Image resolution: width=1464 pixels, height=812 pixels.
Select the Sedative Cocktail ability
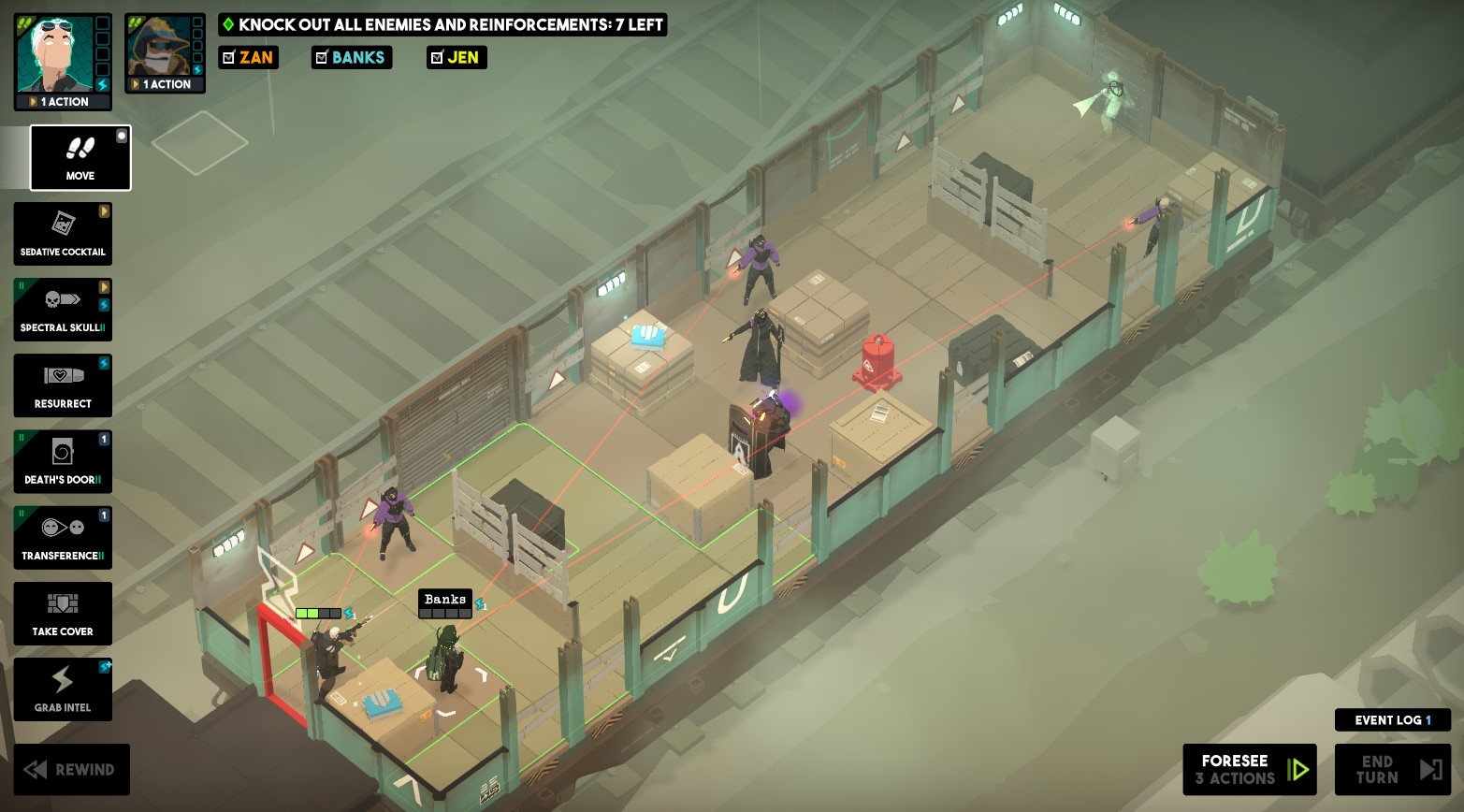(x=63, y=233)
